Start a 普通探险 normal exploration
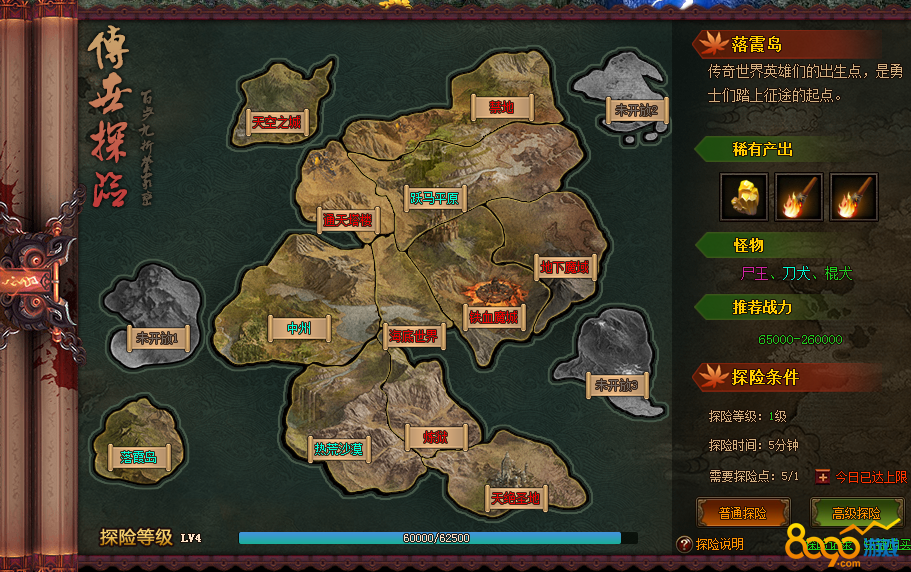This screenshot has height=572, width=911. 742,513
